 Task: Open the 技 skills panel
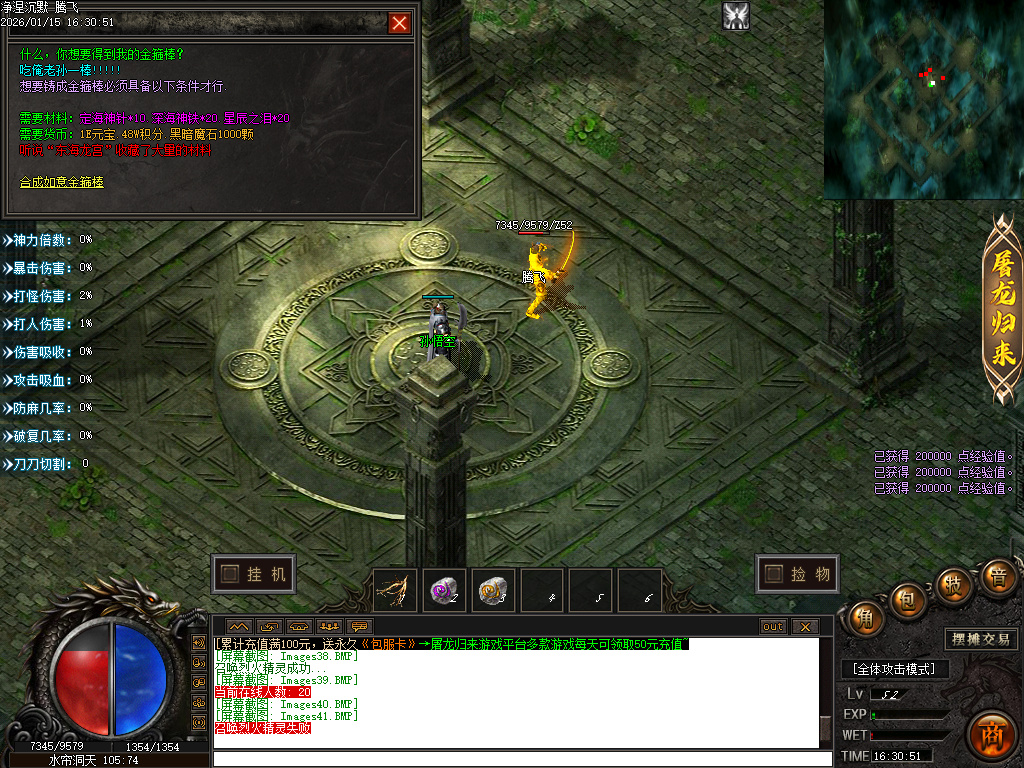(x=955, y=584)
